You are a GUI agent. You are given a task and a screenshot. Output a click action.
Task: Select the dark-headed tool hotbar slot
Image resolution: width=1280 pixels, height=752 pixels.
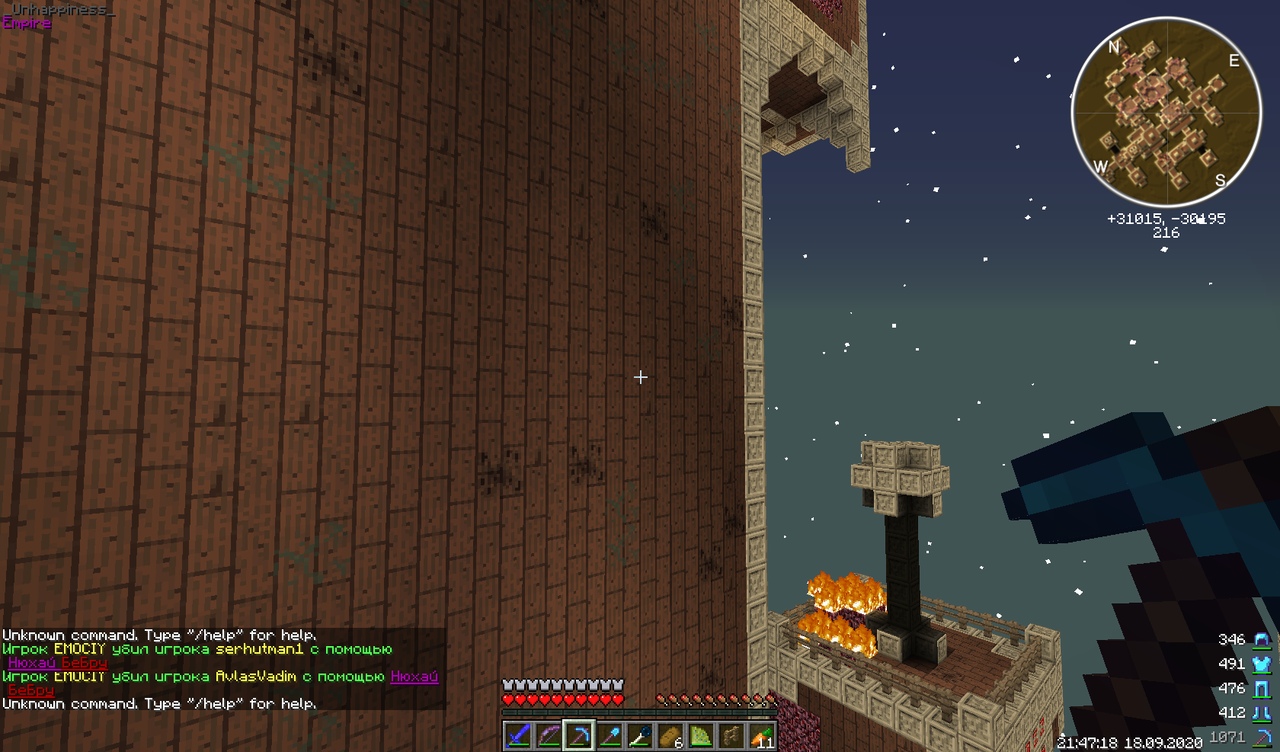coord(640,735)
